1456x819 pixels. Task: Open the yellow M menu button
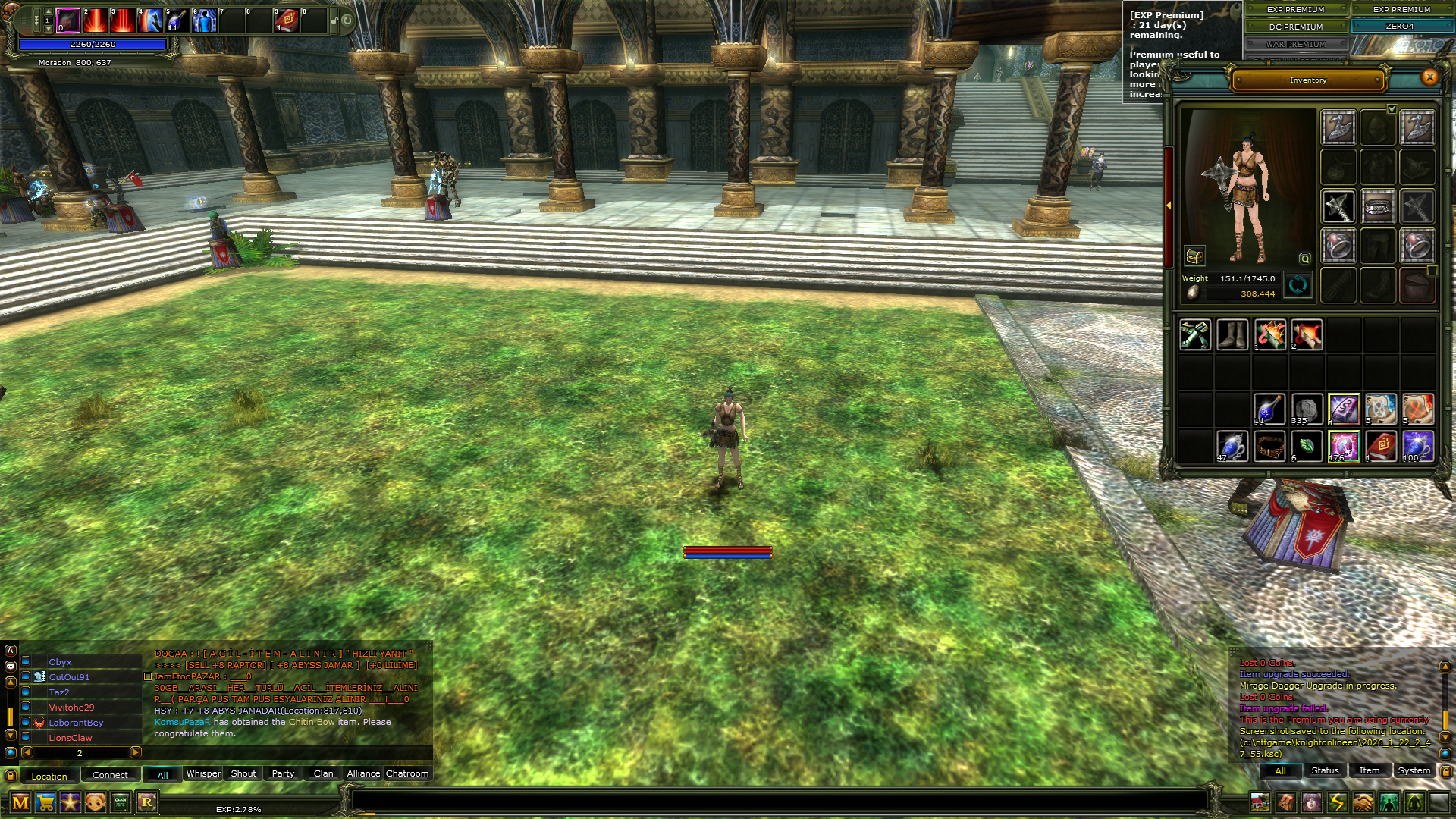pyautogui.click(x=20, y=802)
